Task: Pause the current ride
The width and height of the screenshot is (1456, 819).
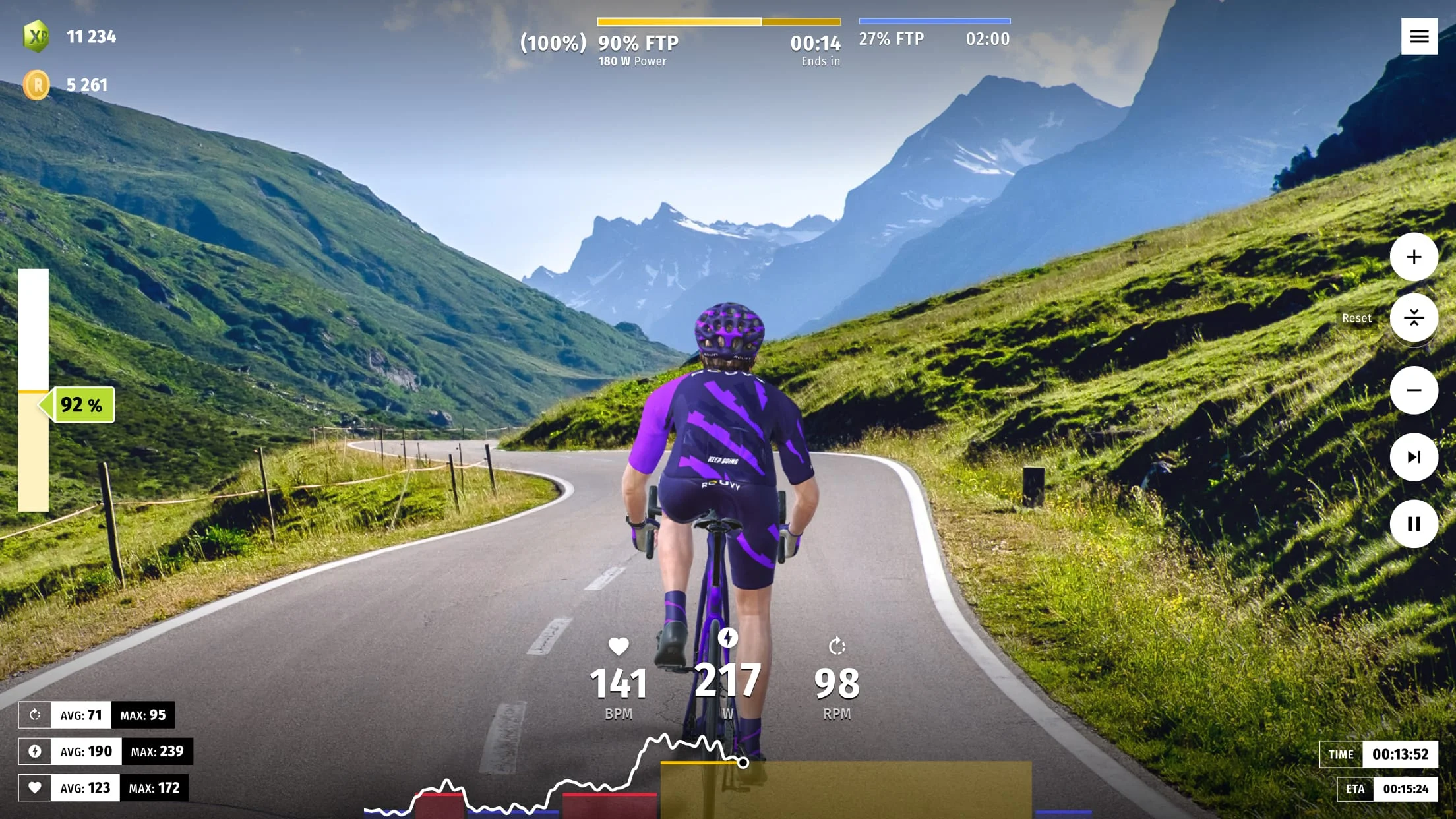Action: (x=1413, y=524)
